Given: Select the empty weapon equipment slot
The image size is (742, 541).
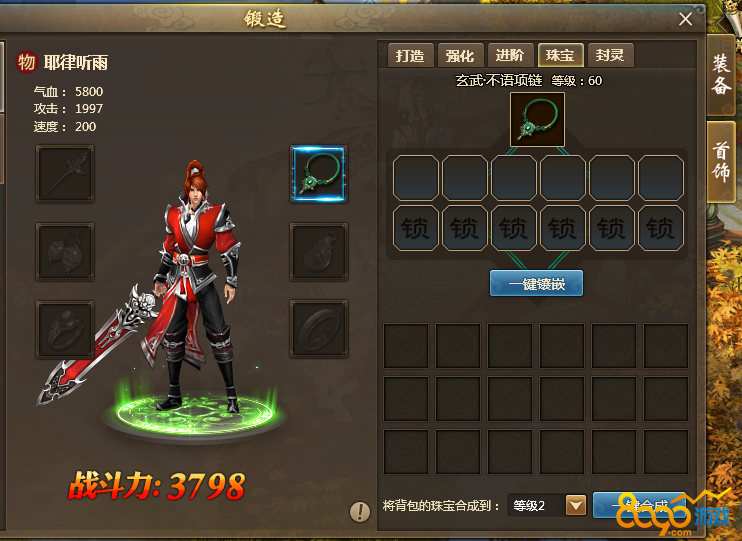Looking at the screenshot, I should point(64,173).
